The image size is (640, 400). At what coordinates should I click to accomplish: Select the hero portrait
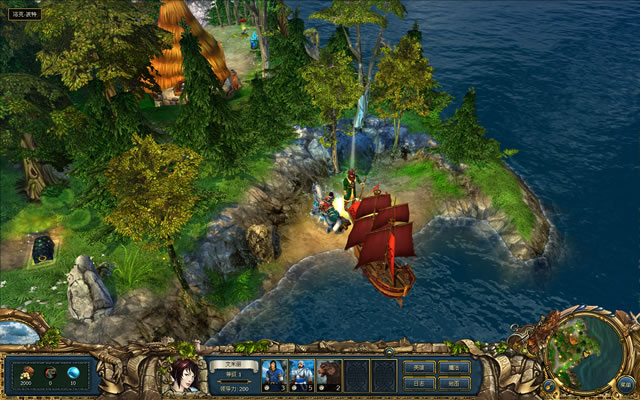click(183, 377)
